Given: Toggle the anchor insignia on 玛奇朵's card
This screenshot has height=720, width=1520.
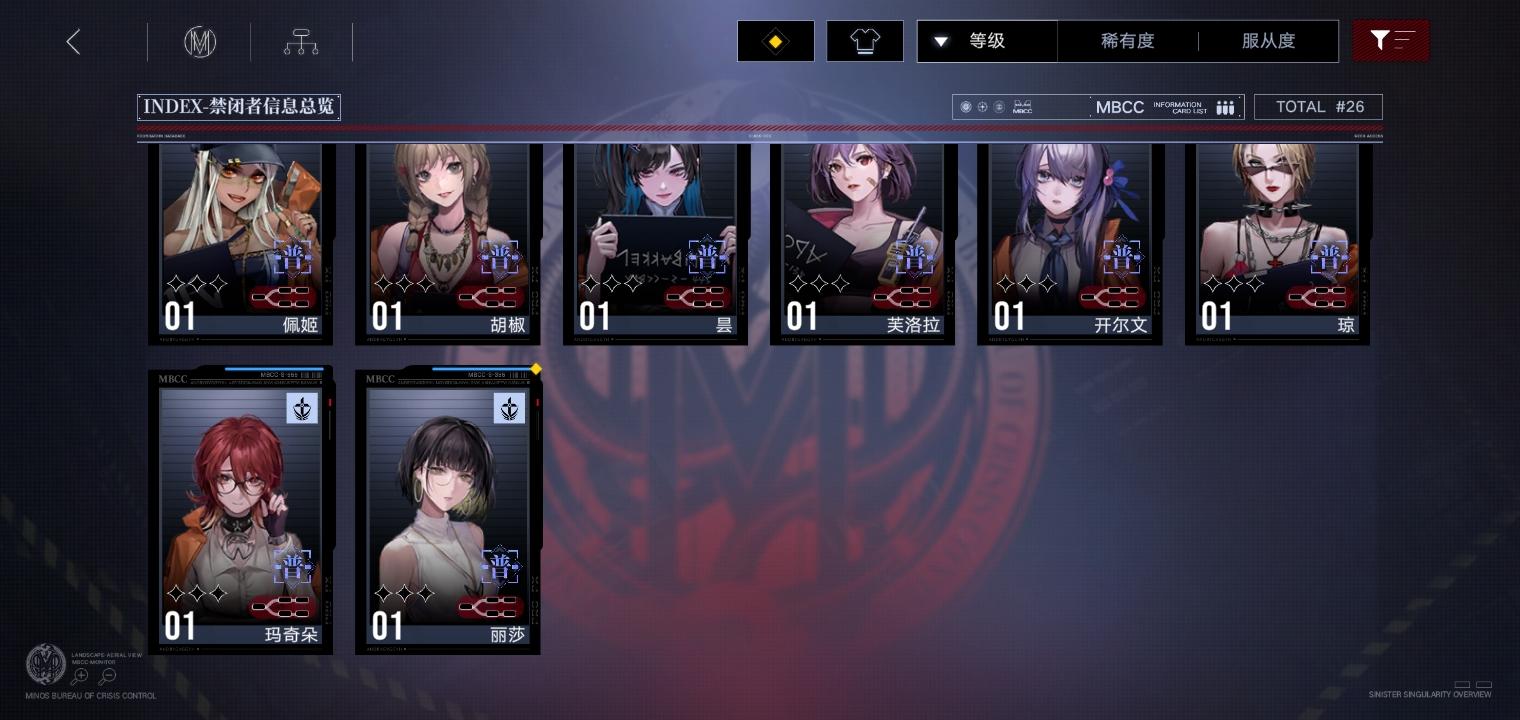Looking at the screenshot, I should [x=303, y=408].
